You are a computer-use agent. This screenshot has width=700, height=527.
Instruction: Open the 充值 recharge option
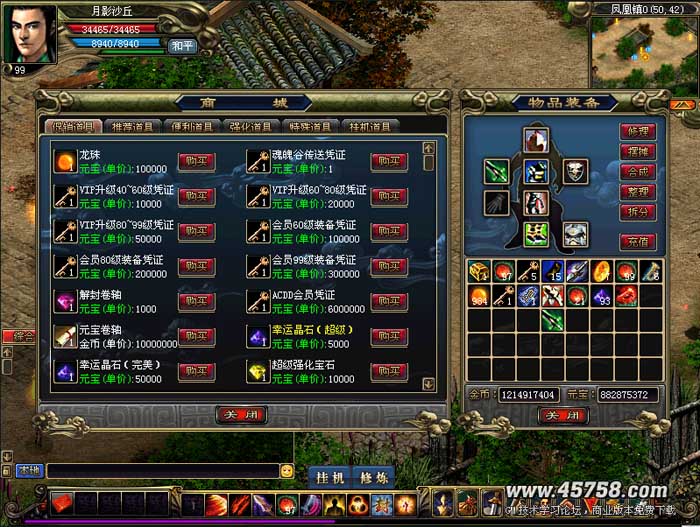coord(636,240)
